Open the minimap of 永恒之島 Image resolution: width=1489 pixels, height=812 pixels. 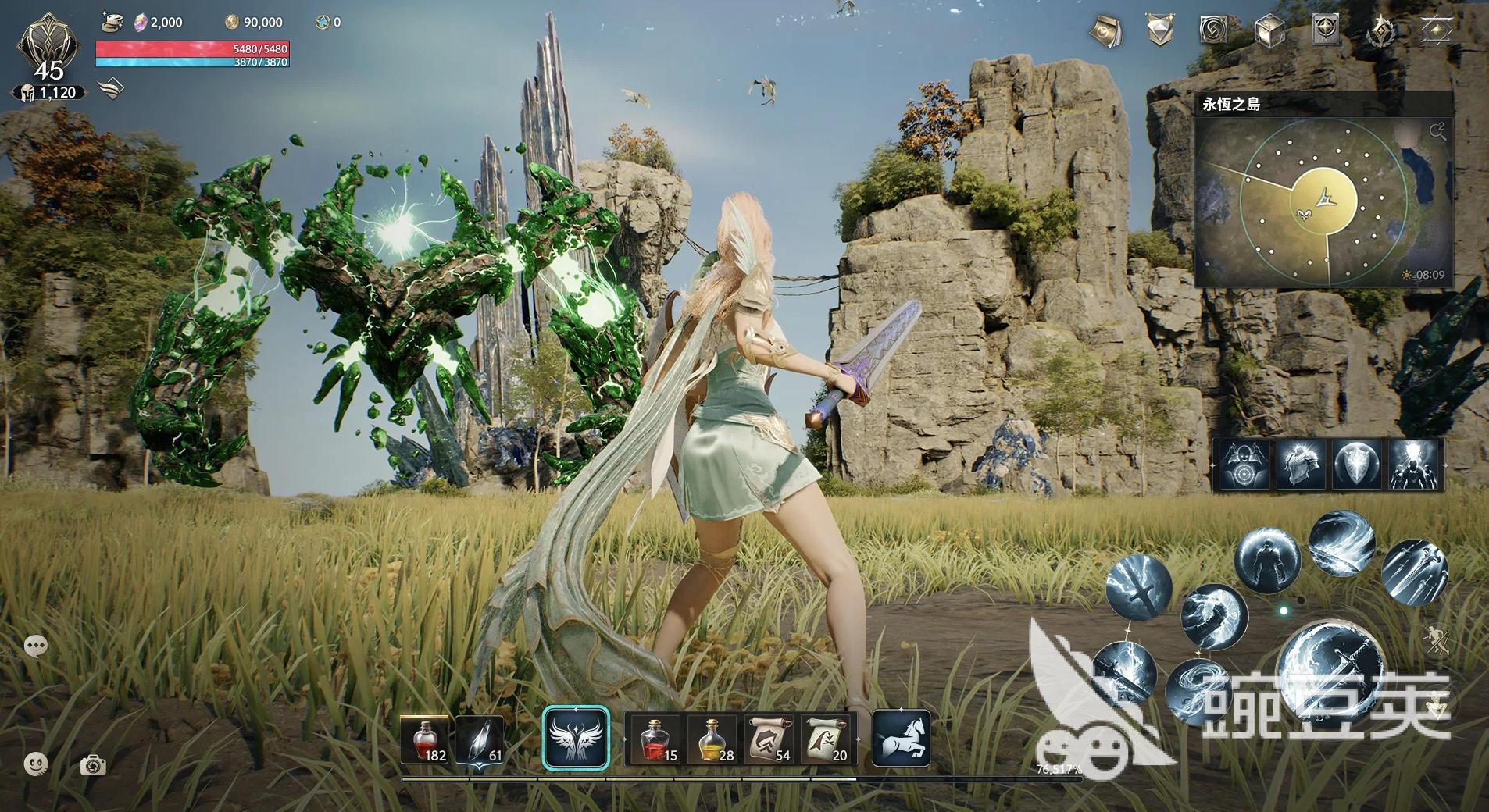pos(1323,201)
